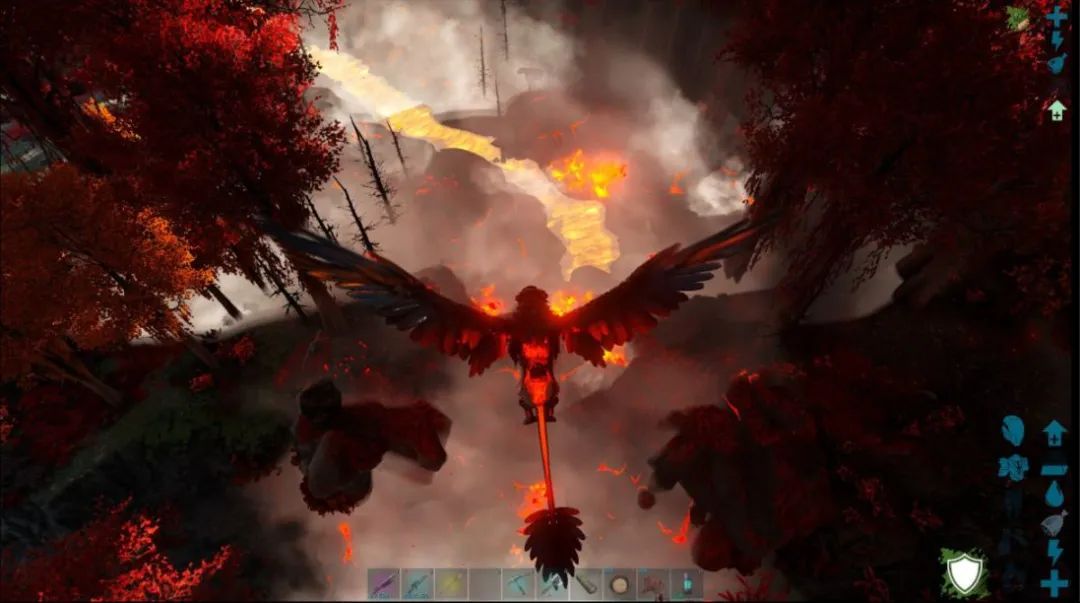Screen dimensions: 1080x603
Task: Equip the teal rifle in the hotbar
Action: click(x=417, y=584)
